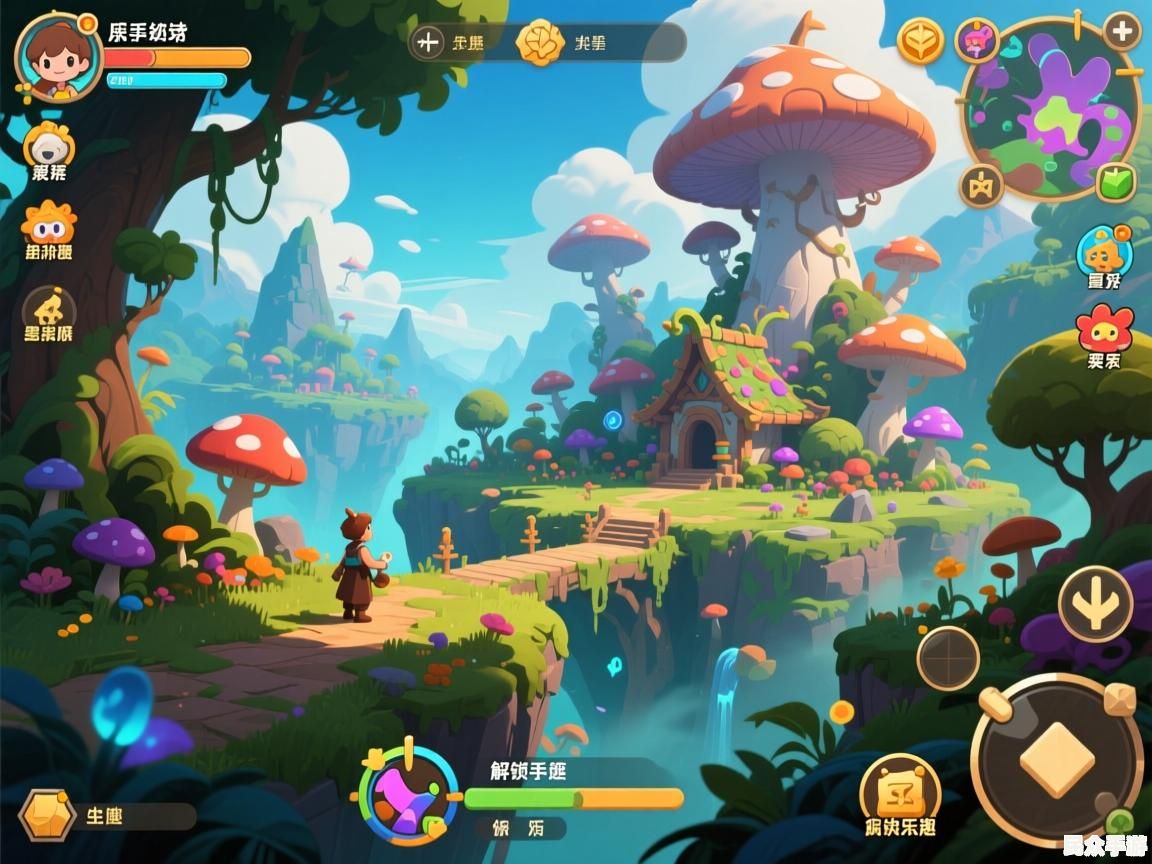1152x864 pixels.
Task: Open the yellow figure icon menu
Action: click(49, 307)
